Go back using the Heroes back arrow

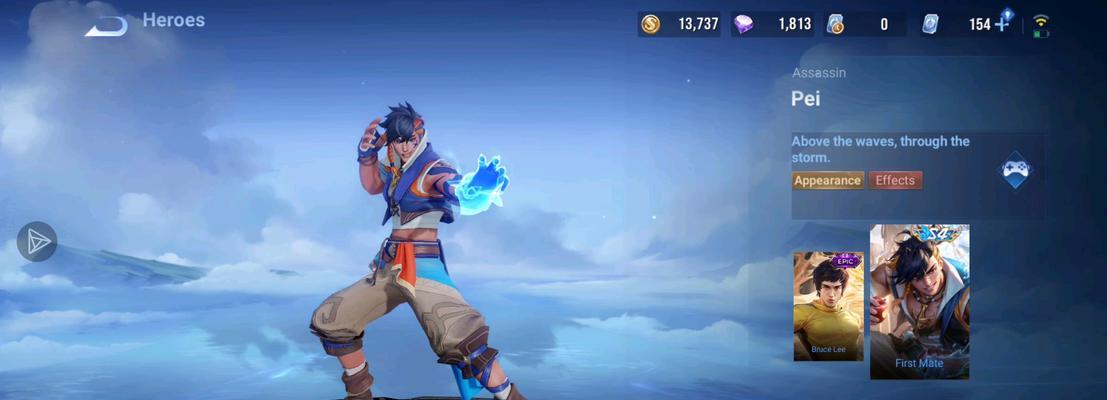tap(106, 25)
